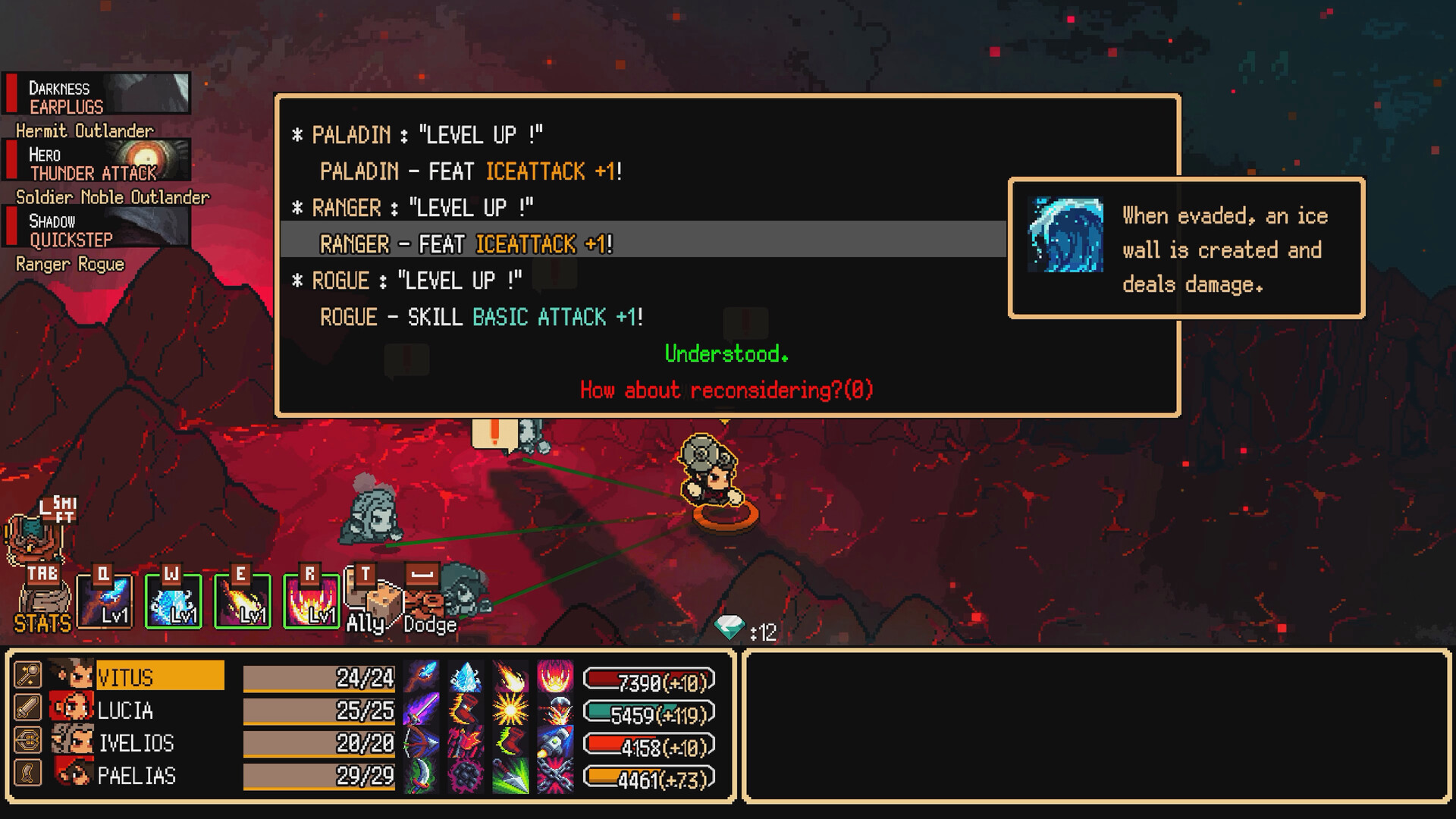
Task: Click the gem icon showing 12 currency
Action: click(730, 628)
